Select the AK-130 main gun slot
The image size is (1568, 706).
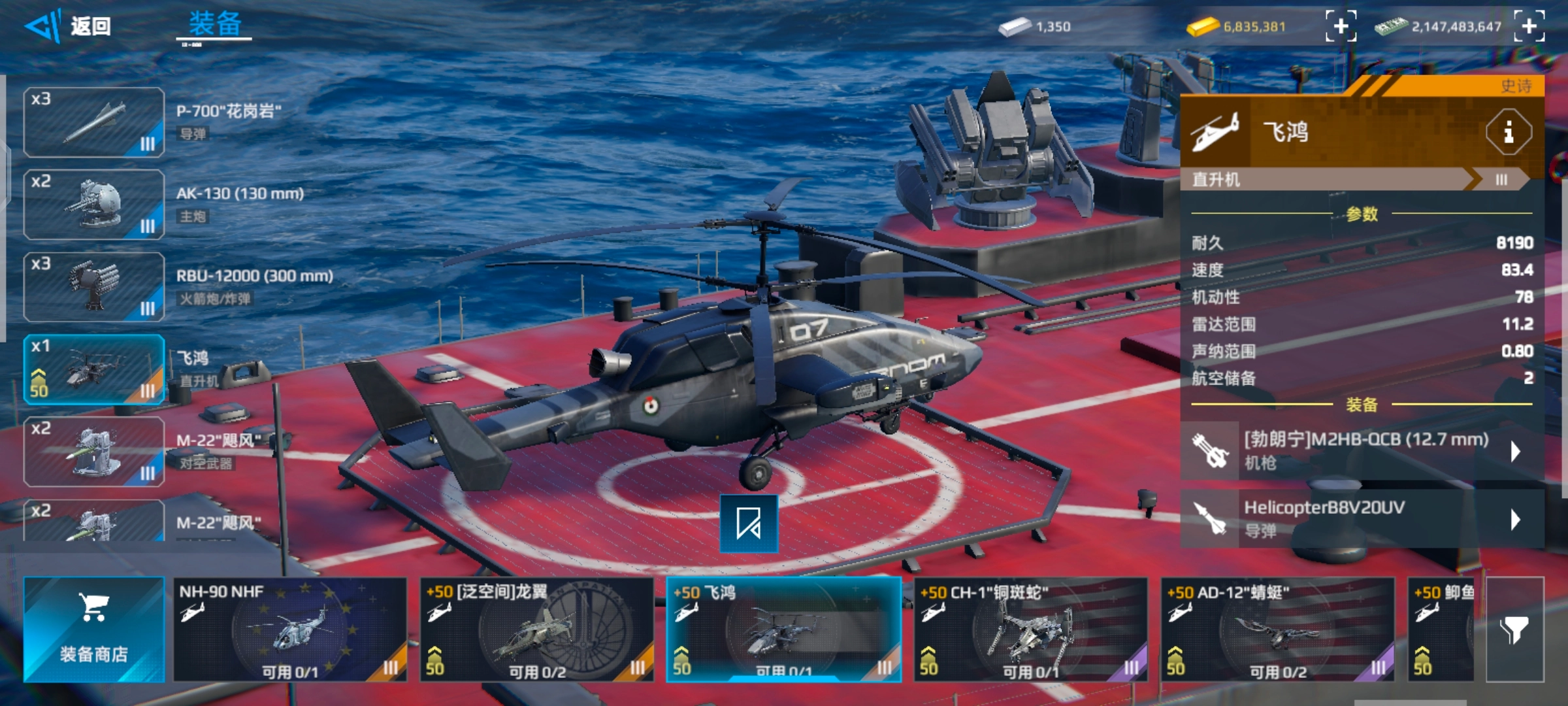[x=94, y=205]
